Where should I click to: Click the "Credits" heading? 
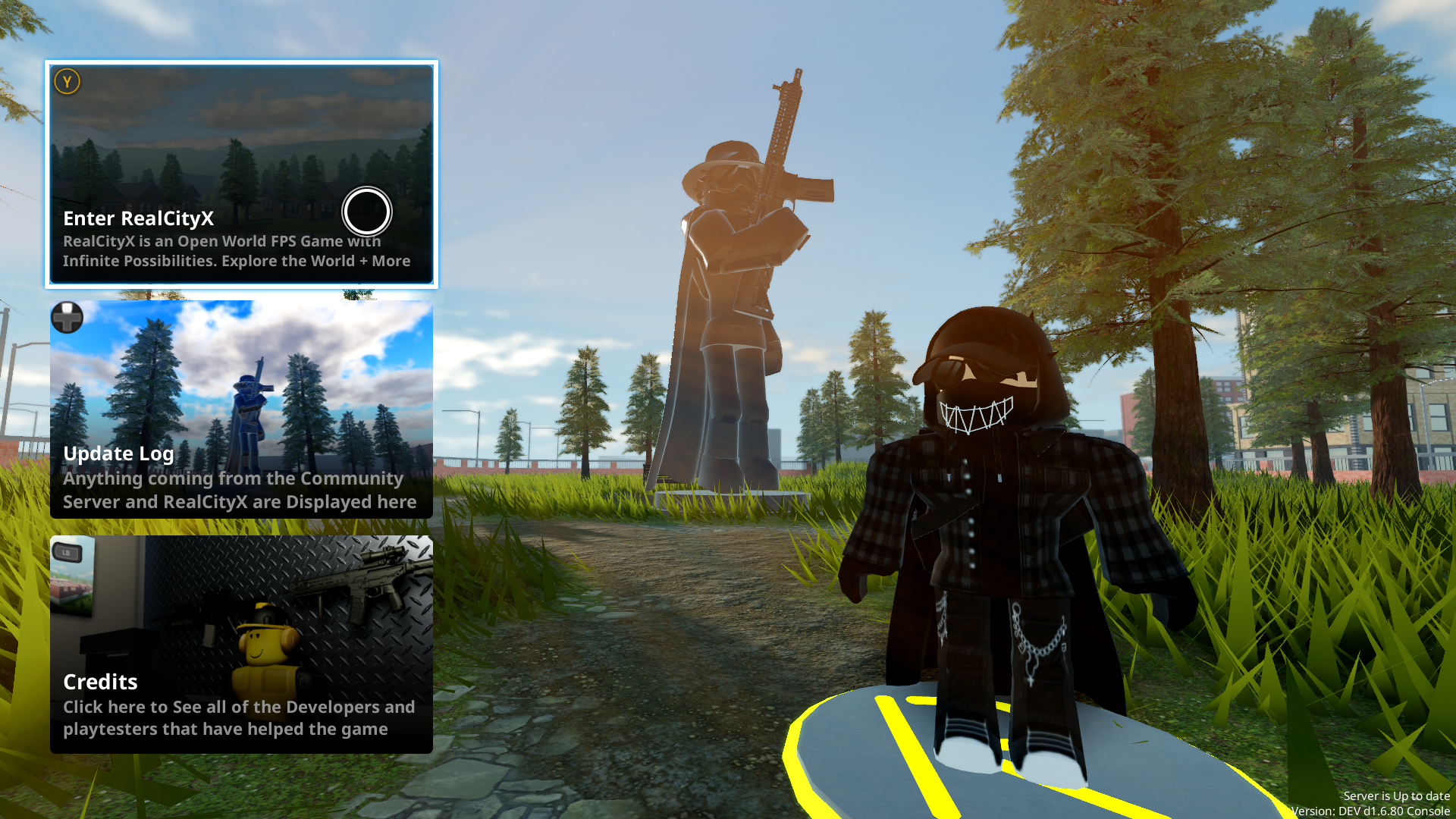(100, 682)
